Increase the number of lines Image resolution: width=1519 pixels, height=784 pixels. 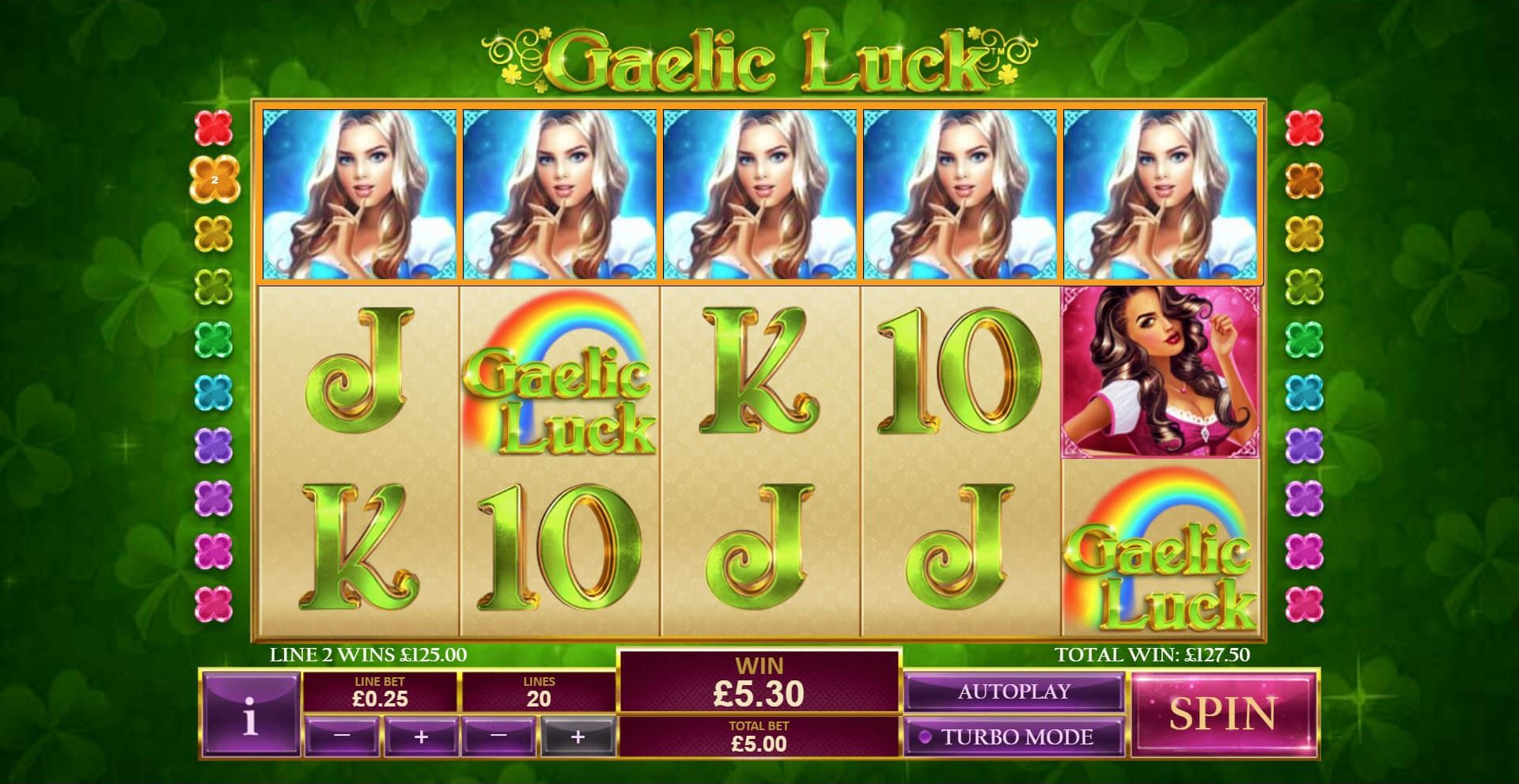578,736
